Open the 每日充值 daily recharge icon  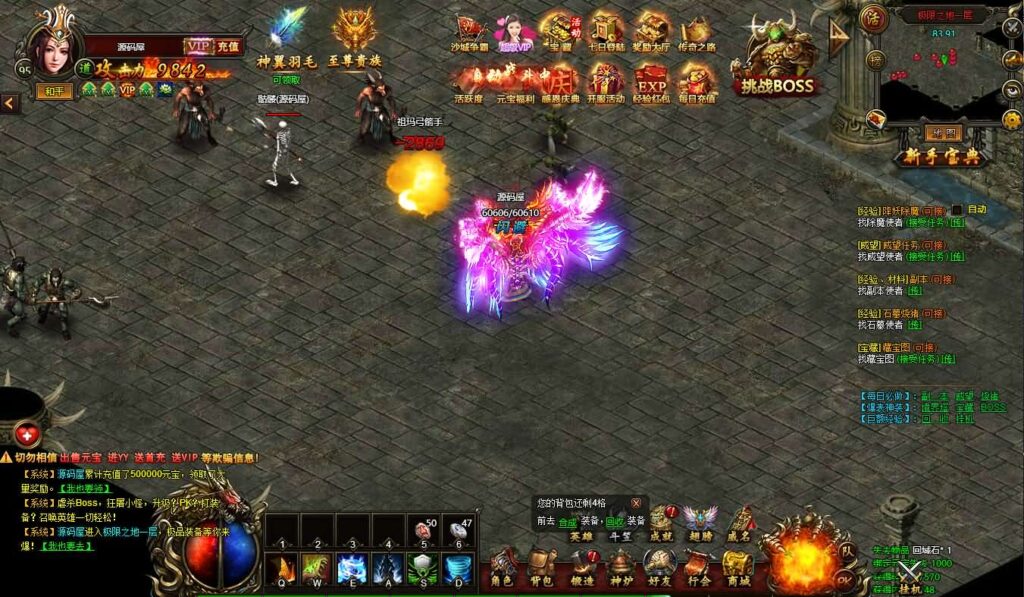[696, 81]
